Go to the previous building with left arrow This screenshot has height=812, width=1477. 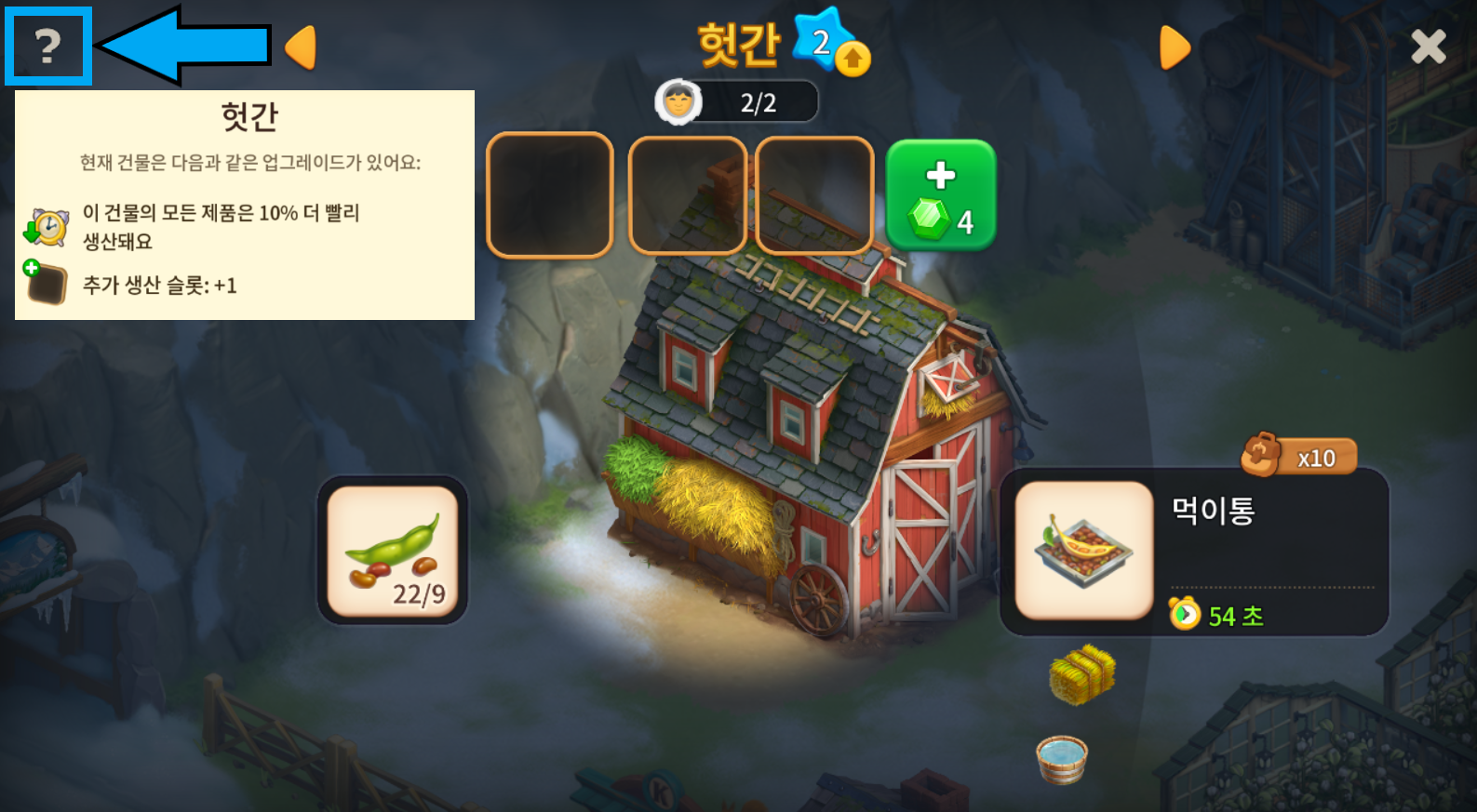(x=302, y=47)
